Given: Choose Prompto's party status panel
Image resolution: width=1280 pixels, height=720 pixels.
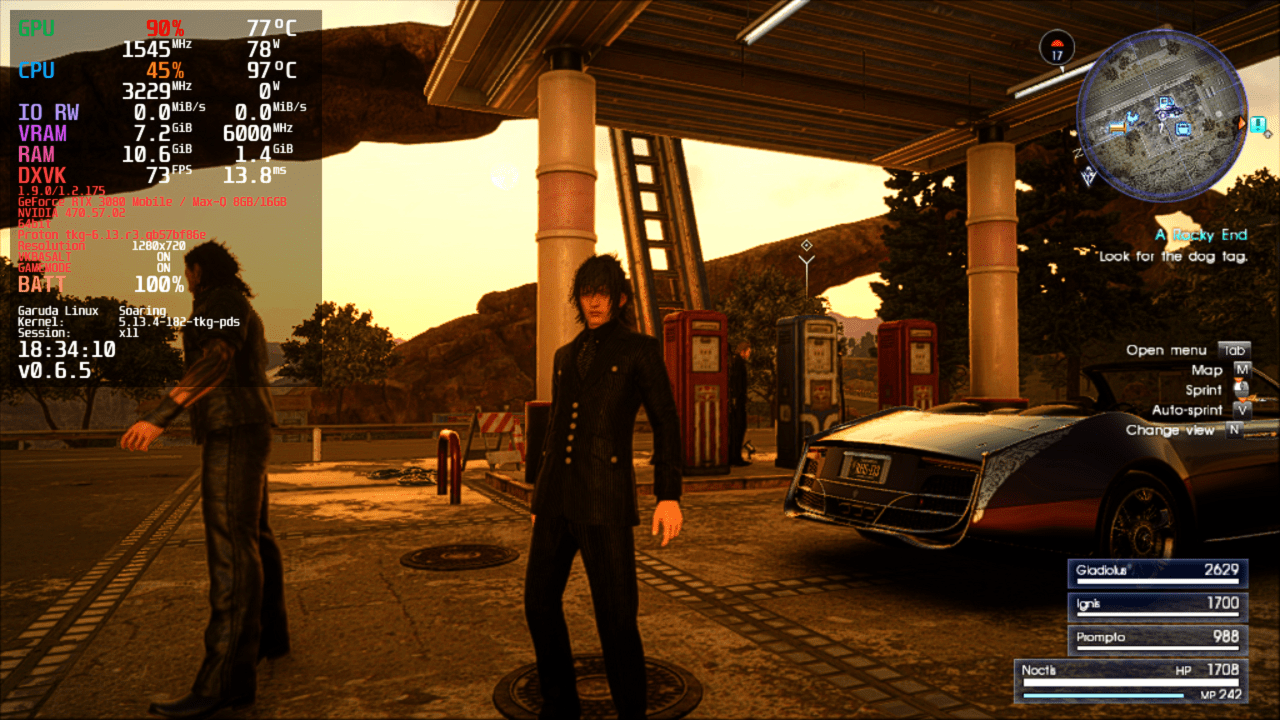Looking at the screenshot, I should [x=1157, y=638].
